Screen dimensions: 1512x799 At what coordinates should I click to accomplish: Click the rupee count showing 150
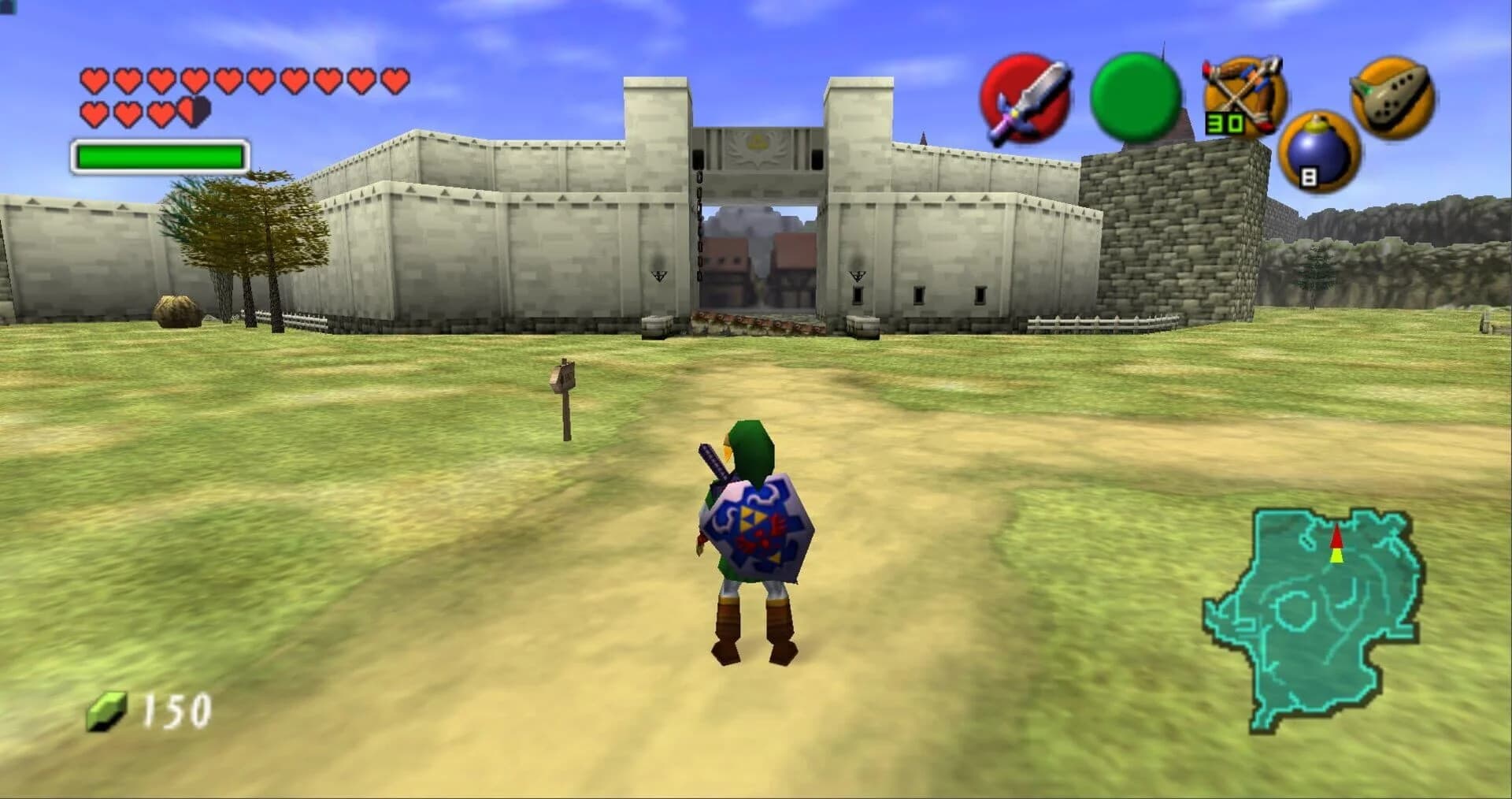point(169,707)
